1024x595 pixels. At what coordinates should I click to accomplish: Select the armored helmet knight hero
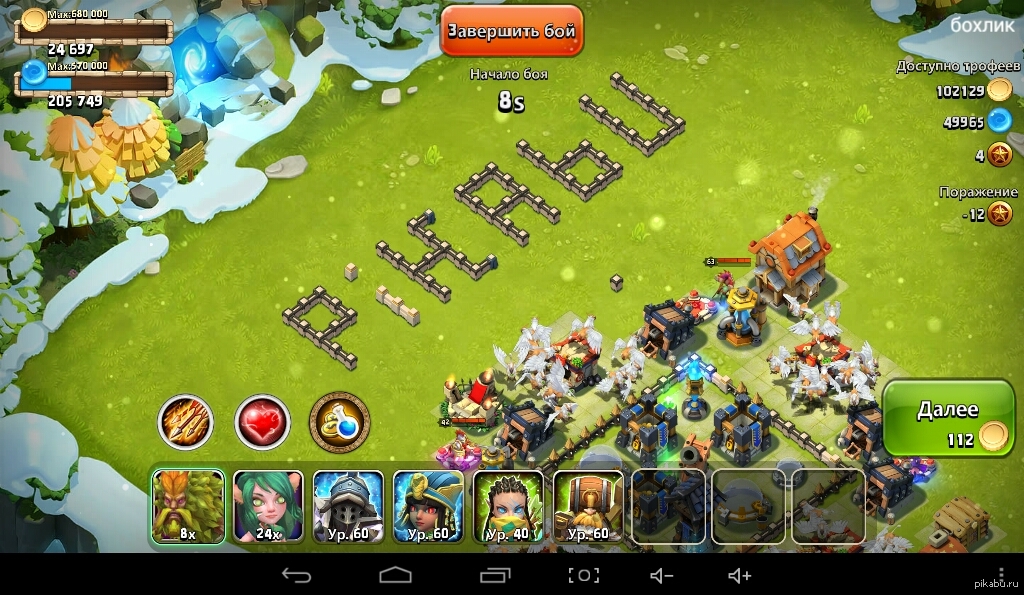coord(348,507)
